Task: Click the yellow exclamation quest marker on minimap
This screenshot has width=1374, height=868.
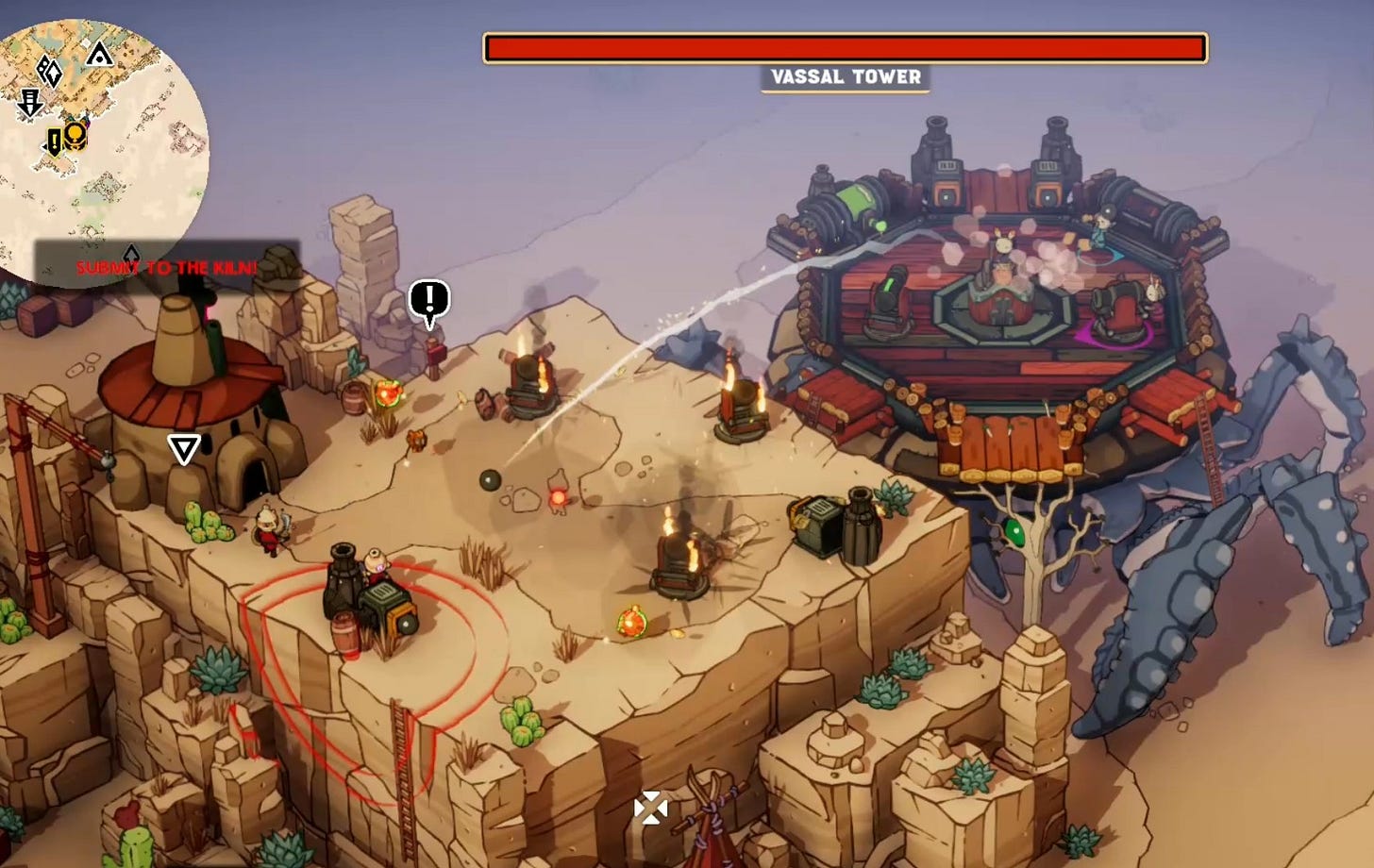Action: [x=54, y=142]
